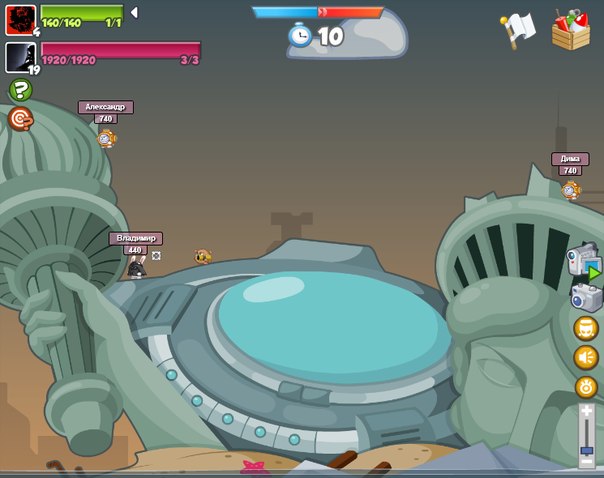Take a screenshot with the photo camera
This screenshot has width=604, height=478.
coord(584,296)
